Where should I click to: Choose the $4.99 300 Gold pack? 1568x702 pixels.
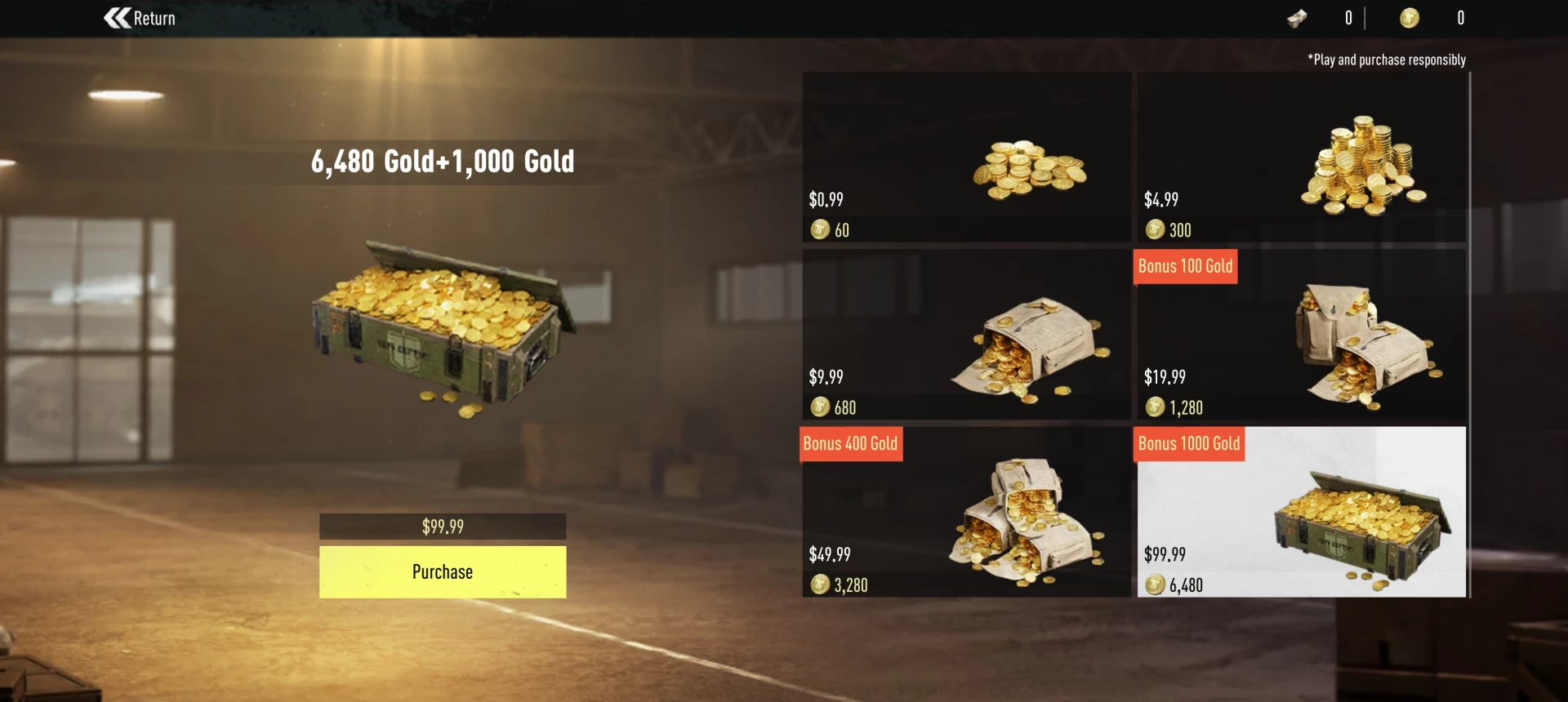pos(1301,157)
